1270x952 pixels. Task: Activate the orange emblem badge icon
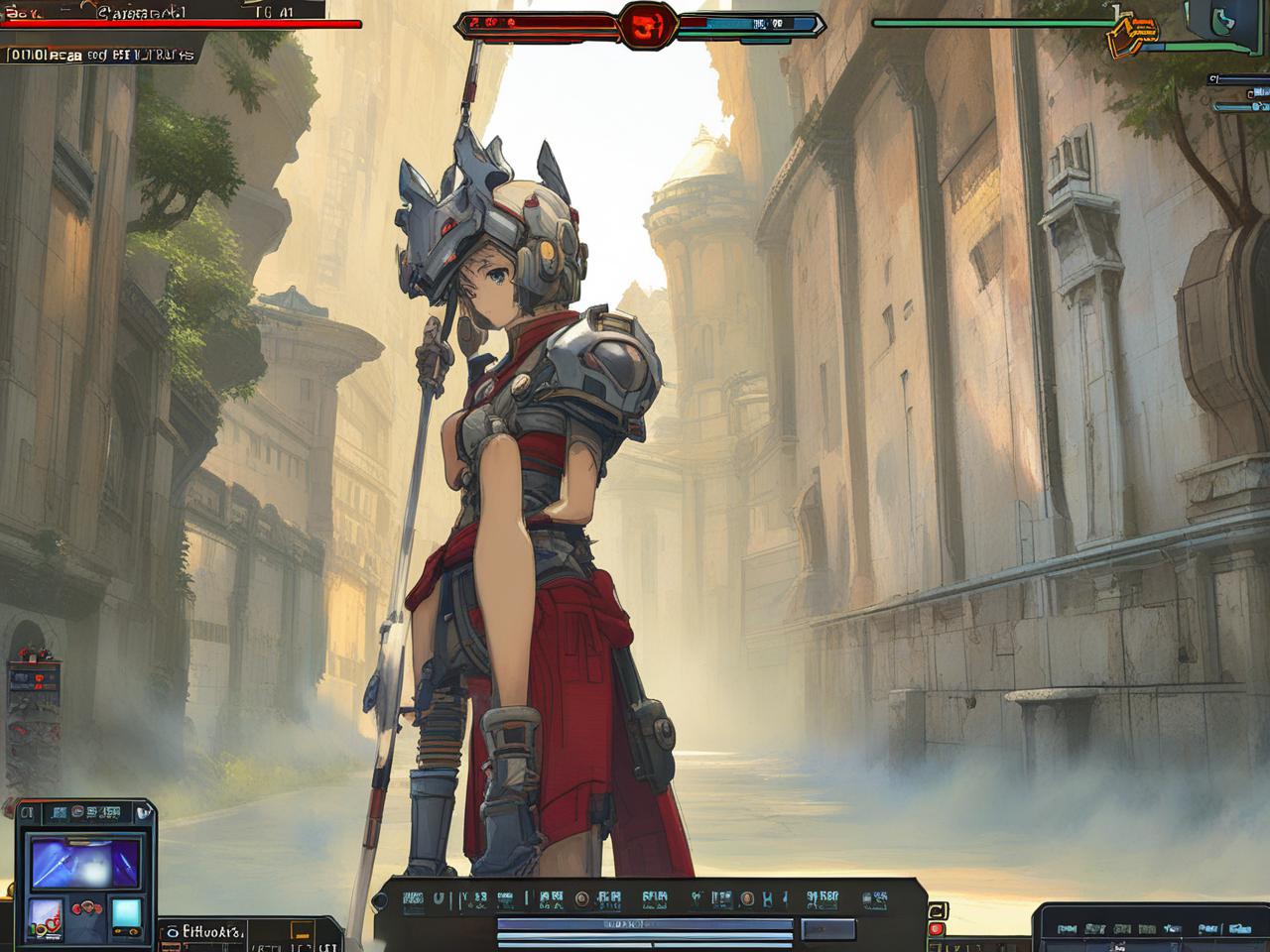[x=1132, y=33]
